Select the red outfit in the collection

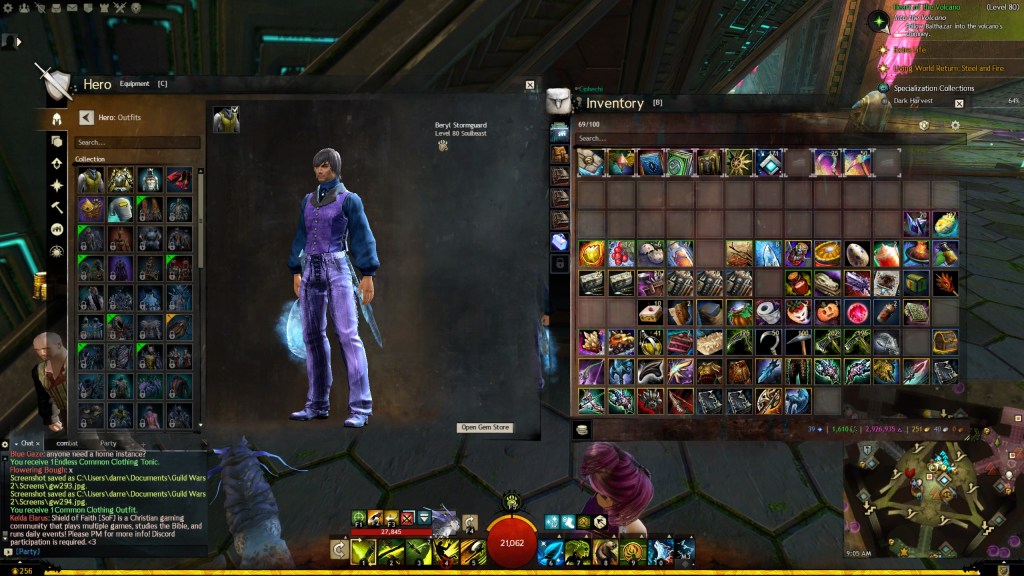(x=180, y=180)
